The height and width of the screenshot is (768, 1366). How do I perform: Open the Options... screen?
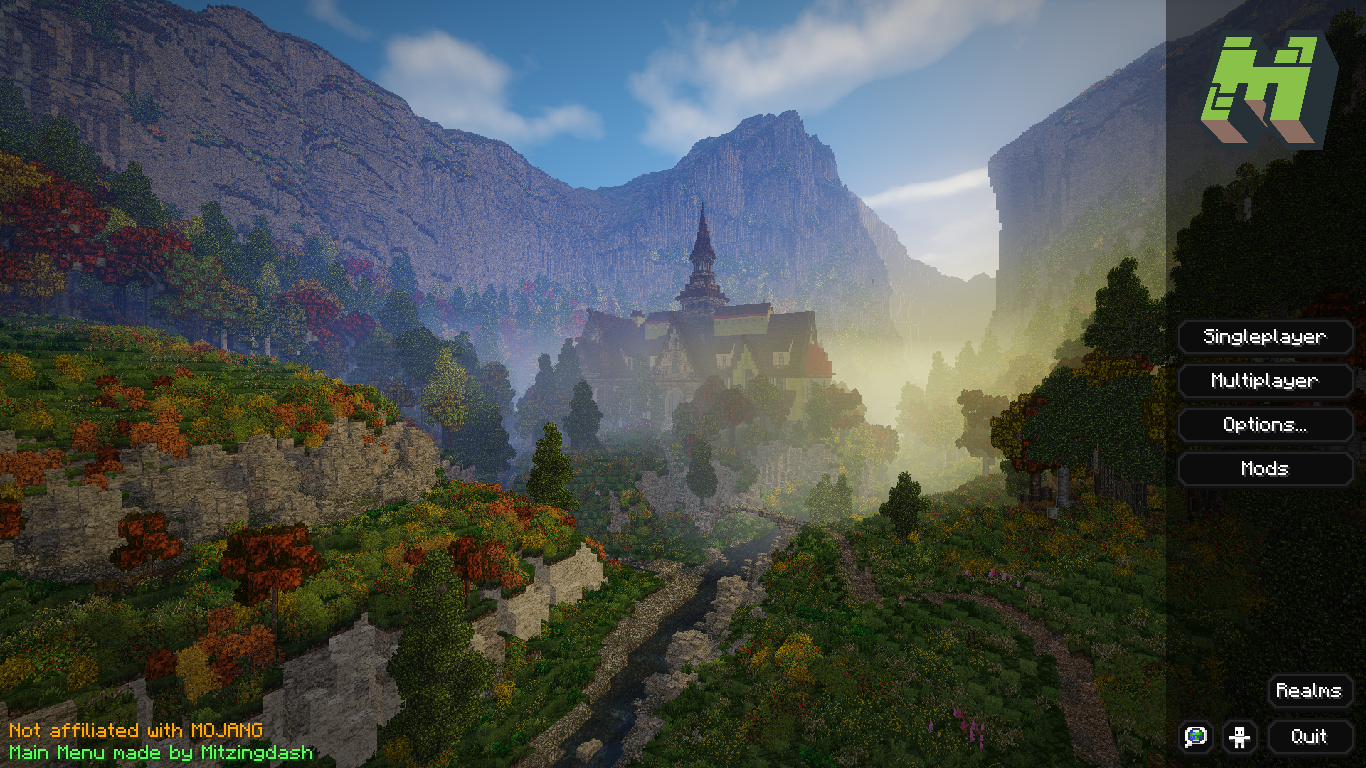[x=1265, y=425]
